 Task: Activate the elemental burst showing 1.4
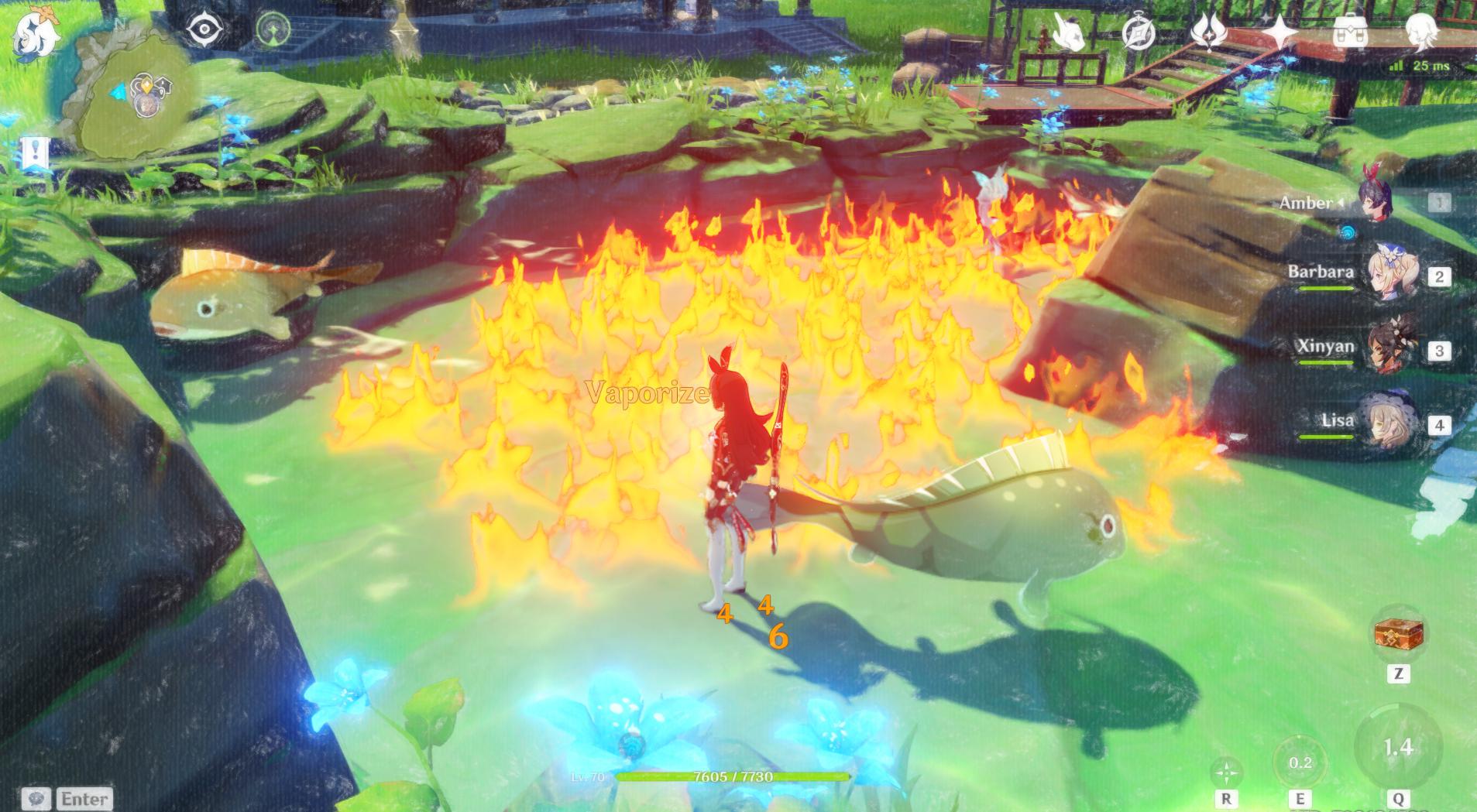point(1398,747)
